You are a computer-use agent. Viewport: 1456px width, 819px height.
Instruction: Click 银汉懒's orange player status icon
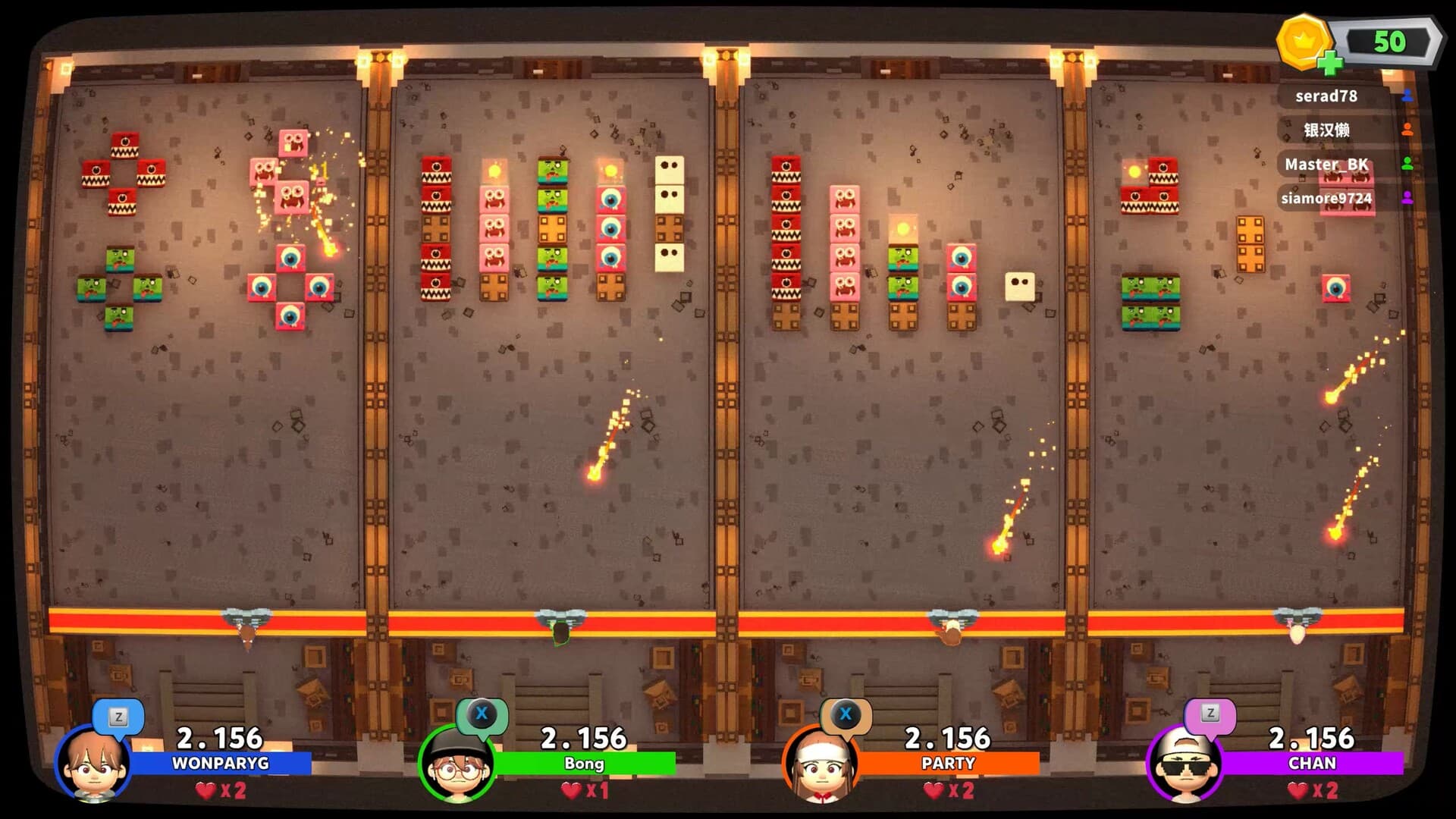[x=1407, y=129]
